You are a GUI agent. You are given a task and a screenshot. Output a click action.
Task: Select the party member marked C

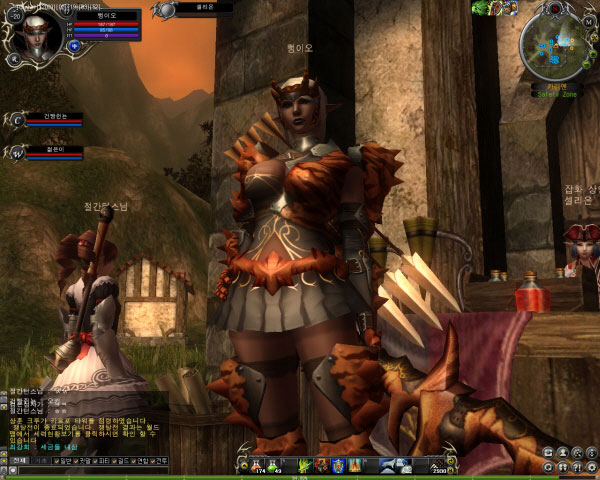click(17, 120)
